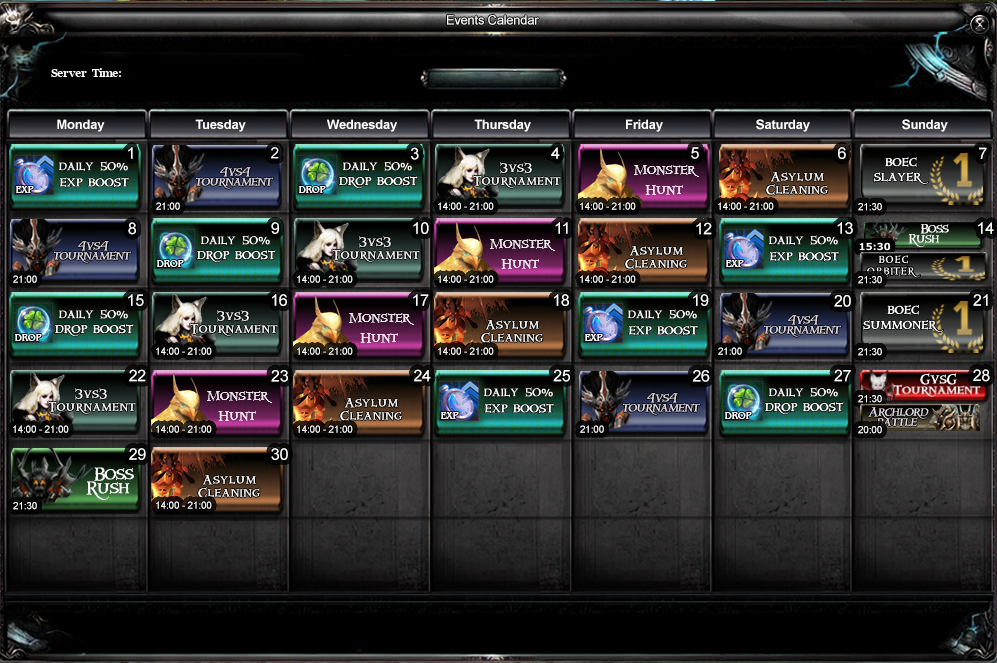The height and width of the screenshot is (663, 997).
Task: Select the 3vs3 Tournament on day 4
Action: [x=502, y=175]
